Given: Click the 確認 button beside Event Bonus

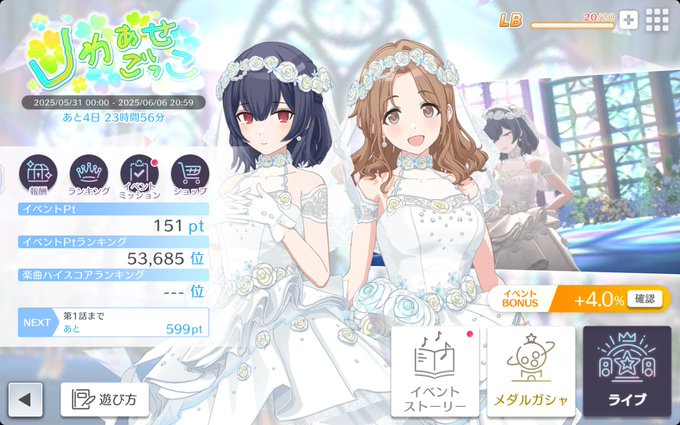Looking at the screenshot, I should coord(647,299).
